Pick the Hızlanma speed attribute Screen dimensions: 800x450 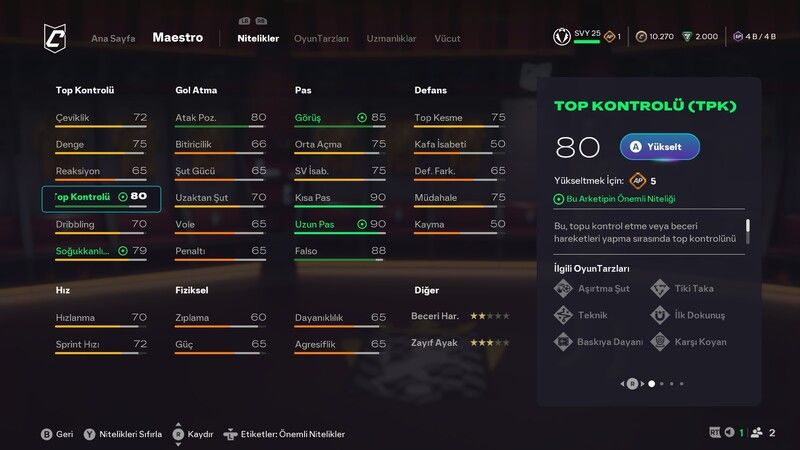click(101, 318)
